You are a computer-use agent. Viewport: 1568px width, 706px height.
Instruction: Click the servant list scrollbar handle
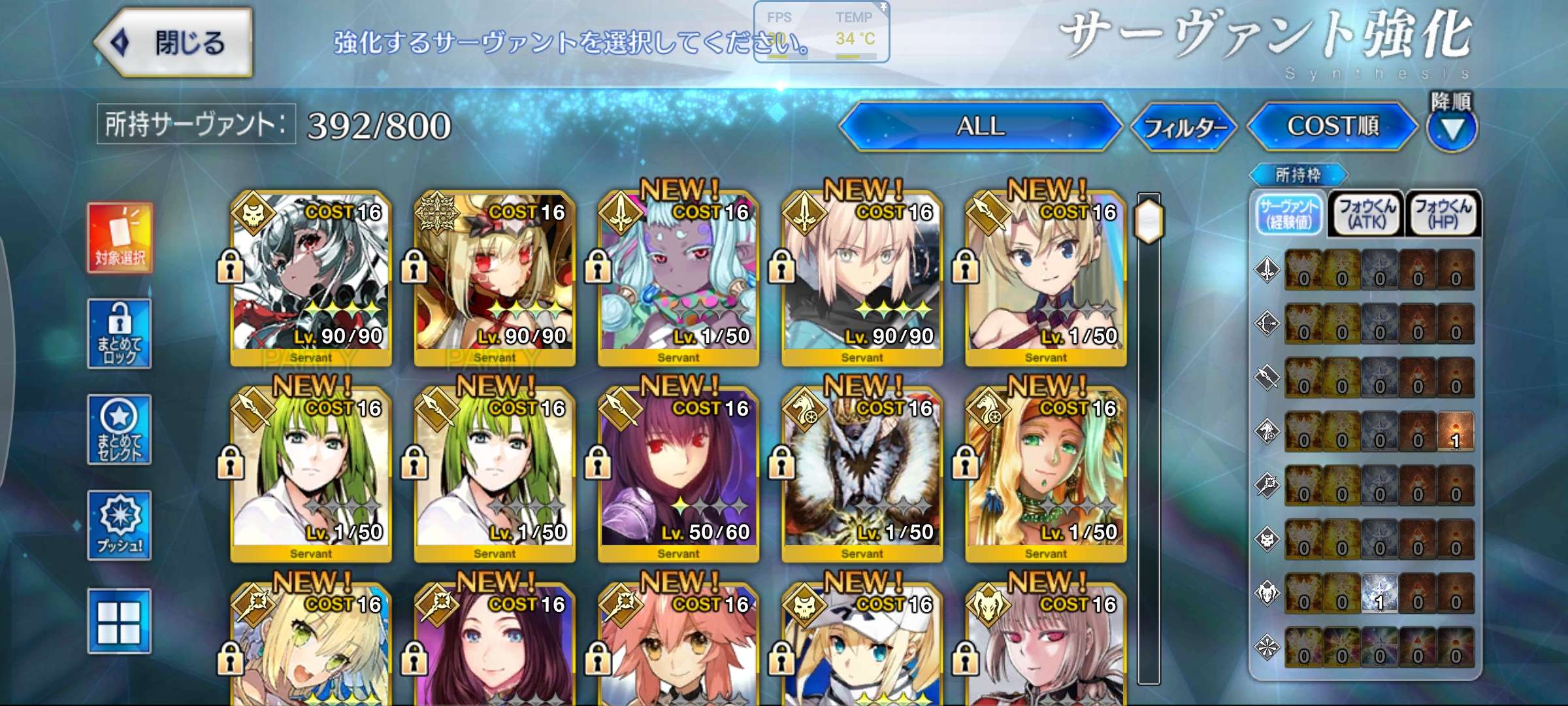[1149, 221]
